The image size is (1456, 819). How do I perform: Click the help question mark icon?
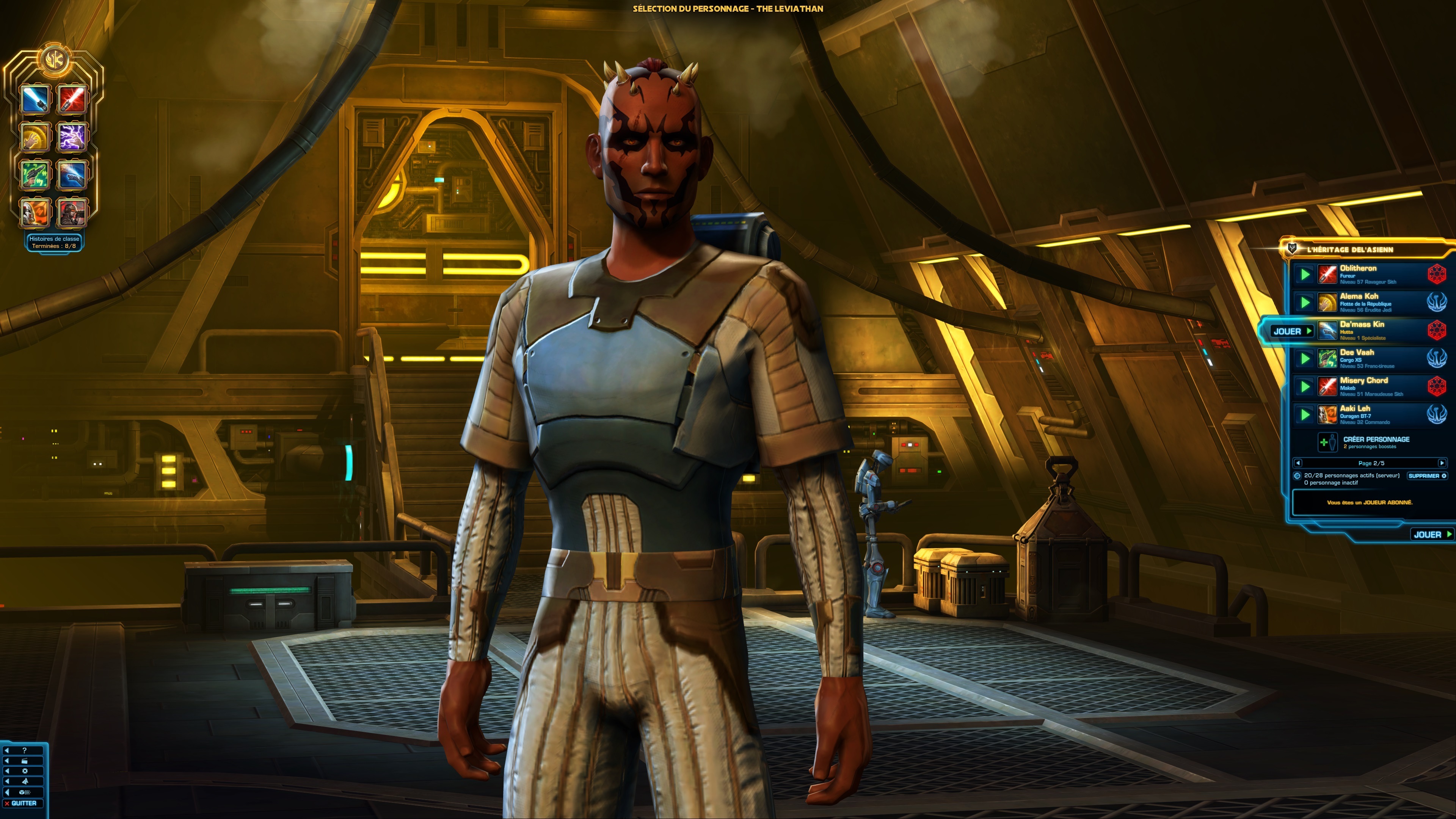[25, 751]
